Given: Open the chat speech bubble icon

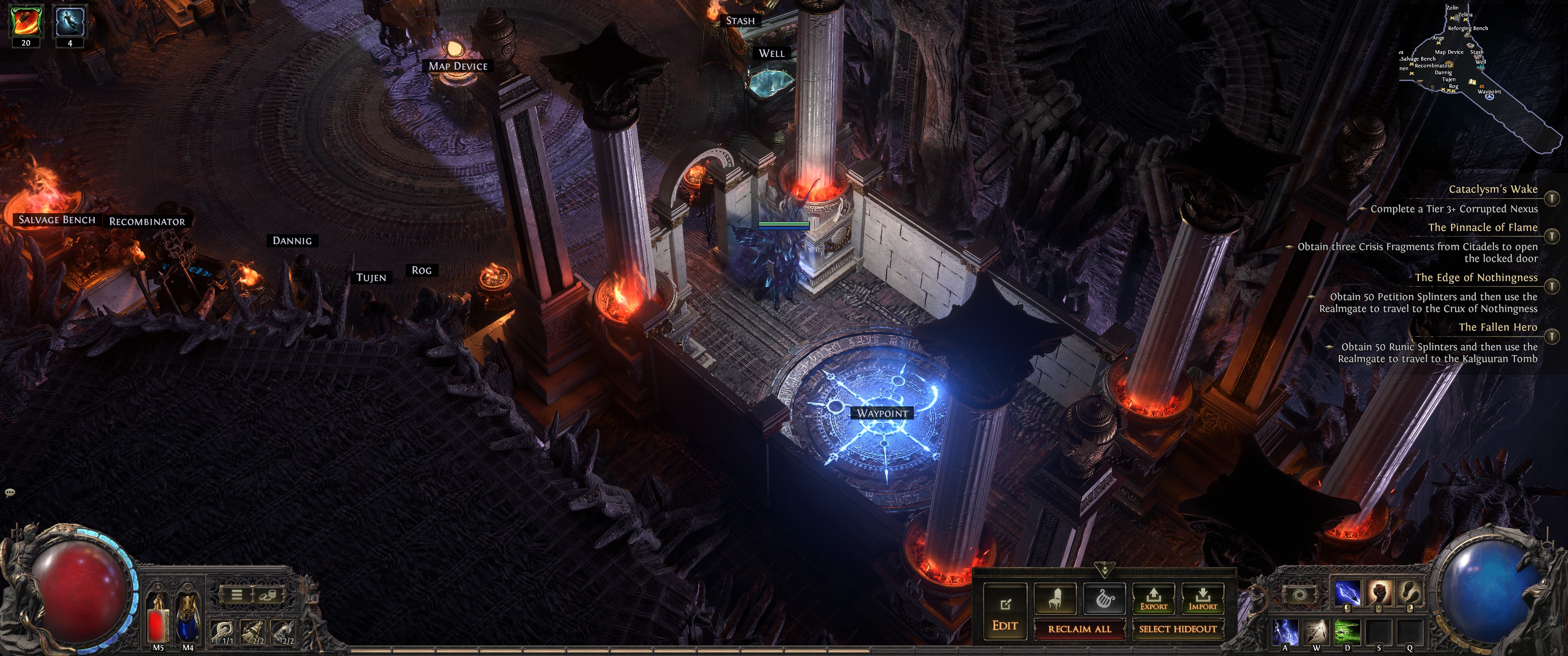Looking at the screenshot, I should tap(10, 492).
